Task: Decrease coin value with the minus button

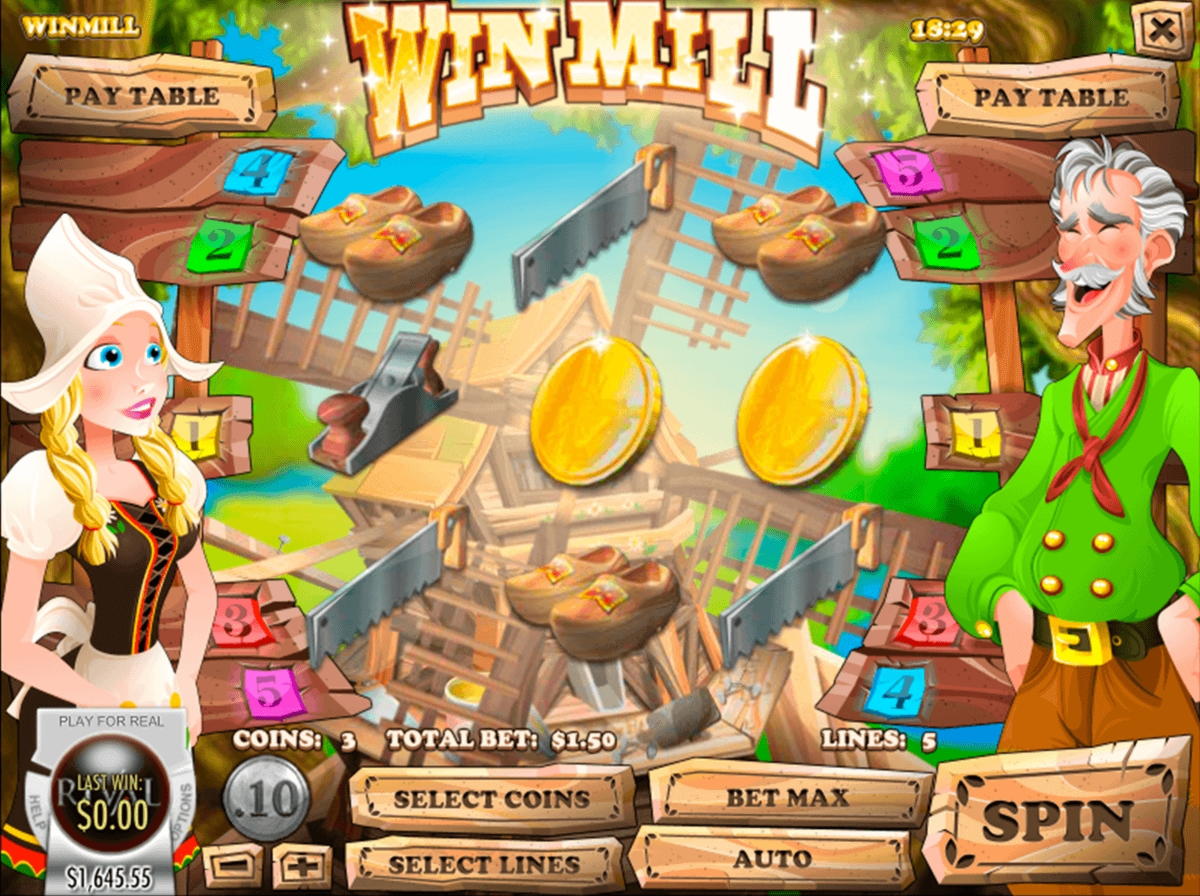Action: coord(232,865)
